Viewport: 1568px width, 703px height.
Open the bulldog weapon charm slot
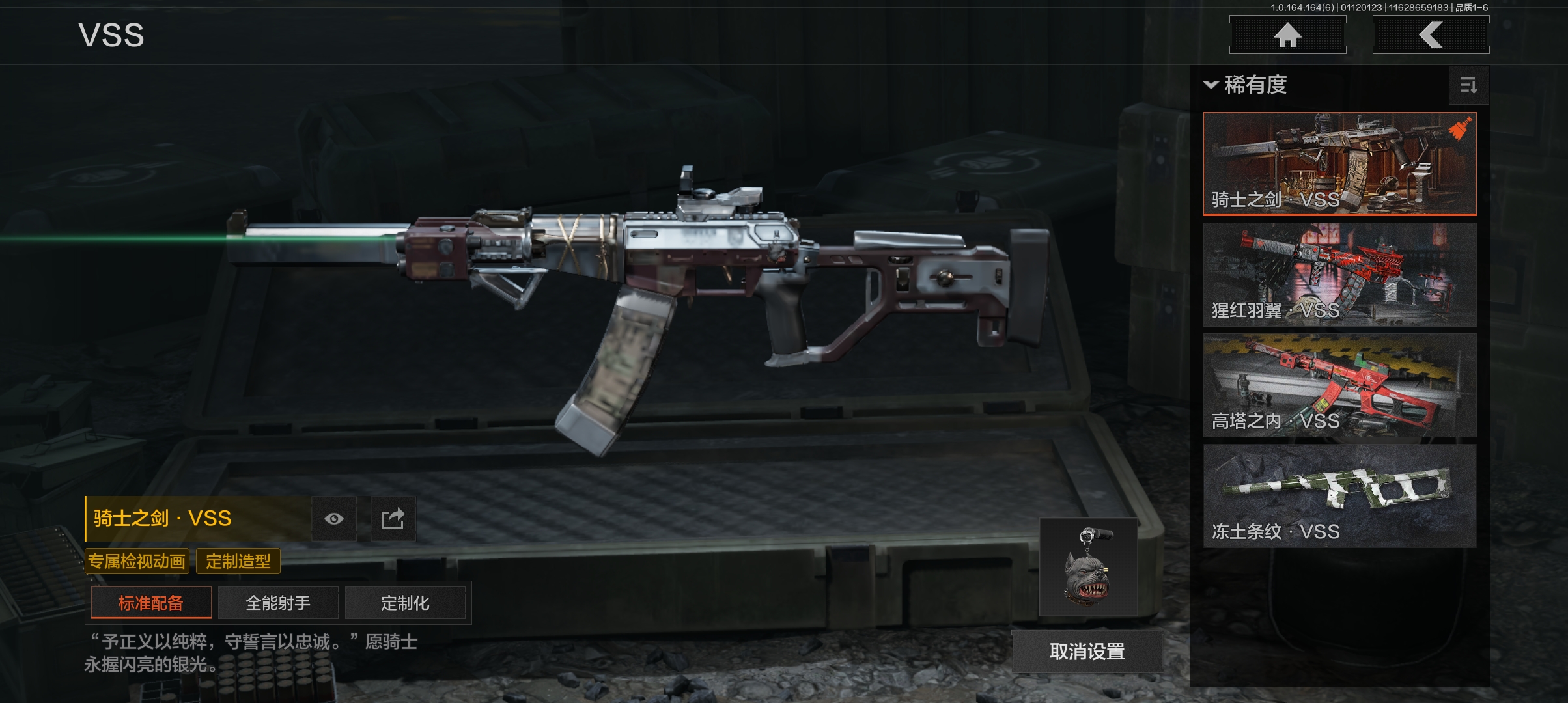[x=1089, y=567]
